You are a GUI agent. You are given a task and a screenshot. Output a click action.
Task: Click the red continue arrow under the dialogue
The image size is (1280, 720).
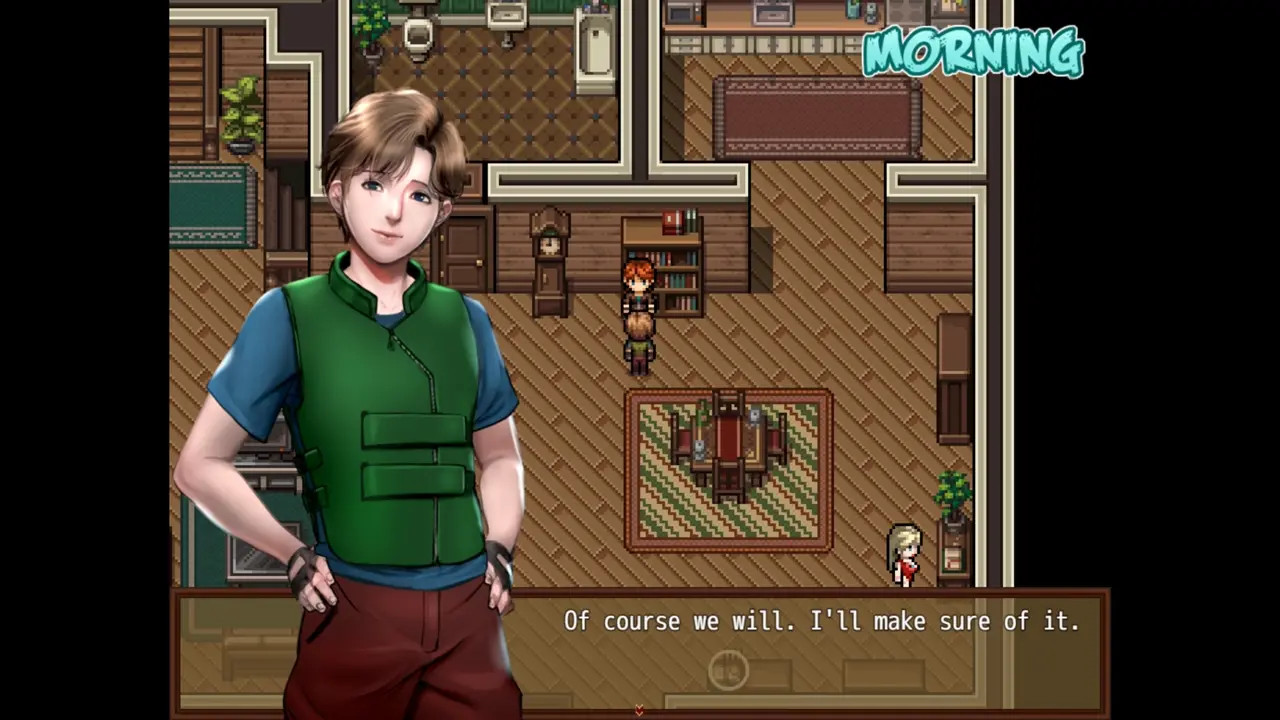click(x=639, y=710)
